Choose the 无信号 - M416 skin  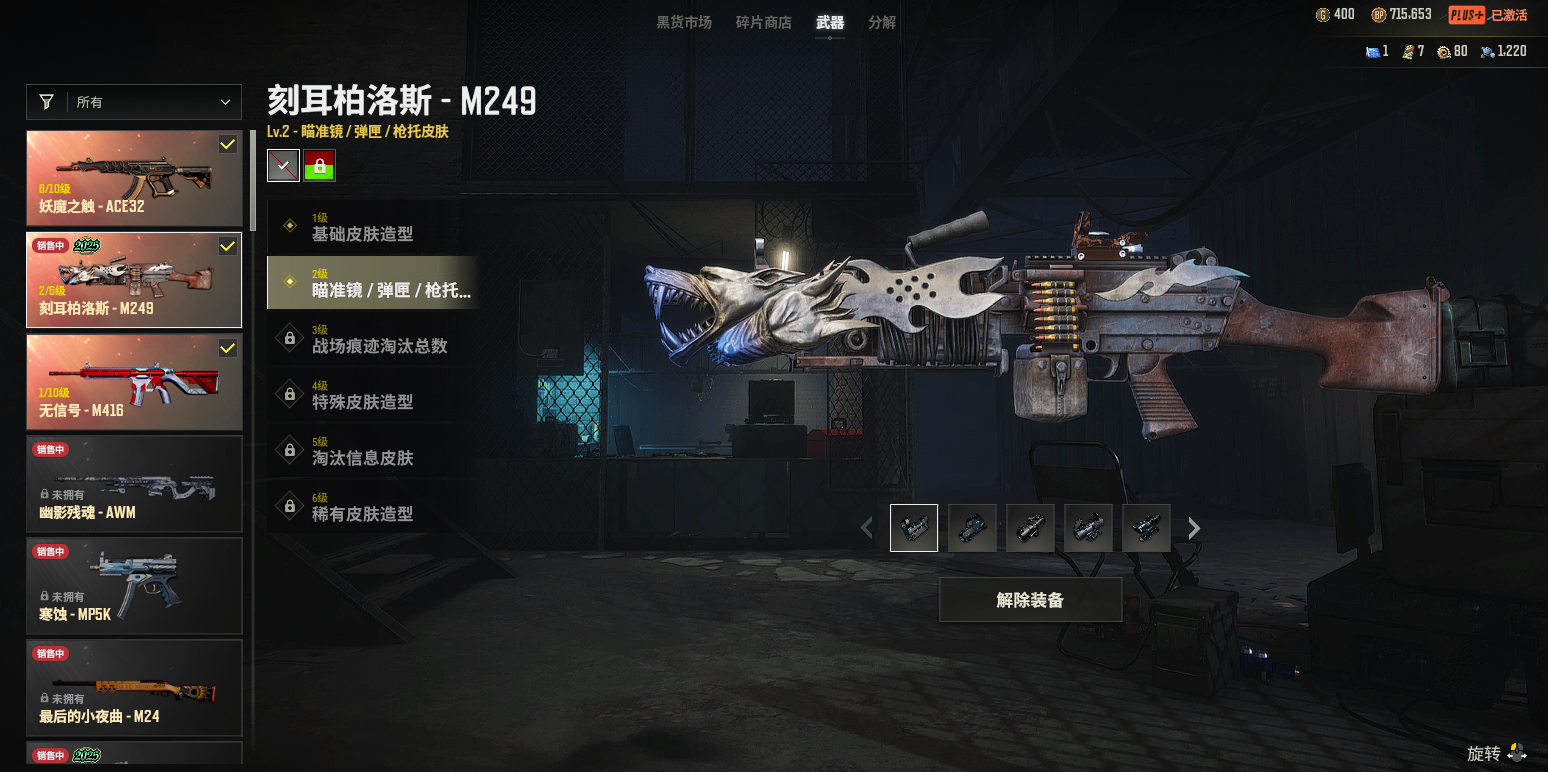click(134, 382)
